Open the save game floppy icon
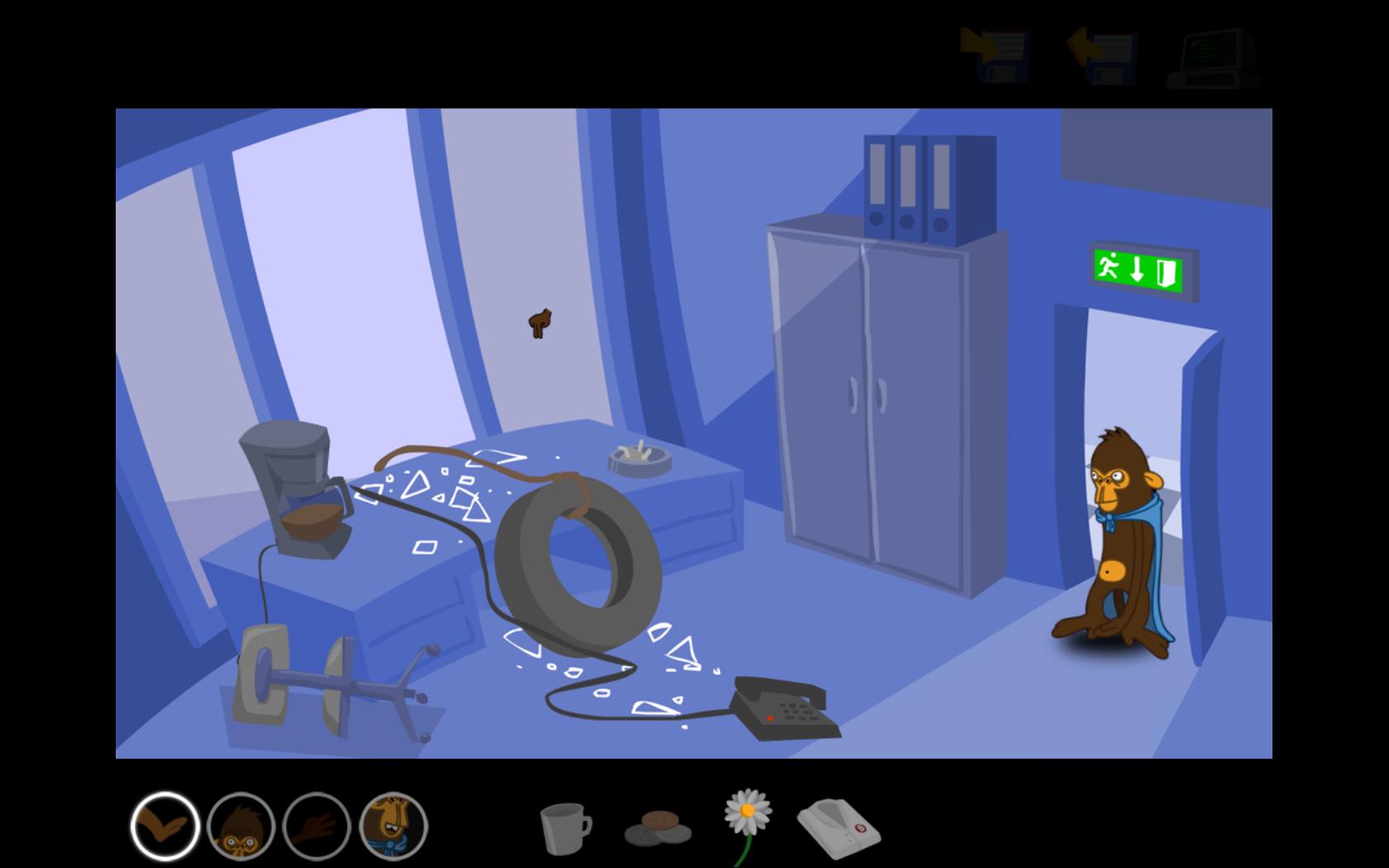Screen dimensions: 1389x868 pyautogui.click(x=995, y=55)
